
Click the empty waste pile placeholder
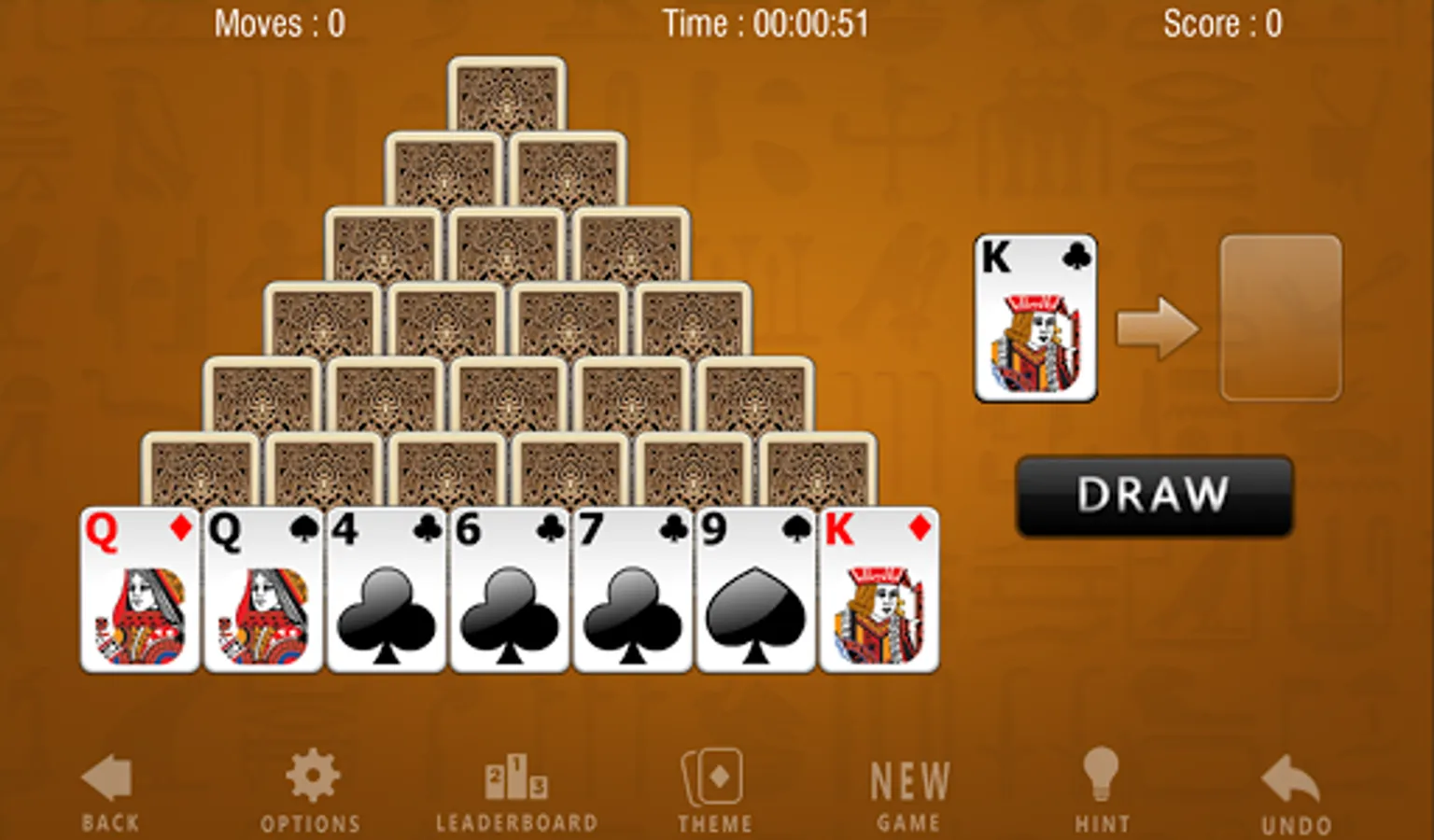pos(1280,319)
